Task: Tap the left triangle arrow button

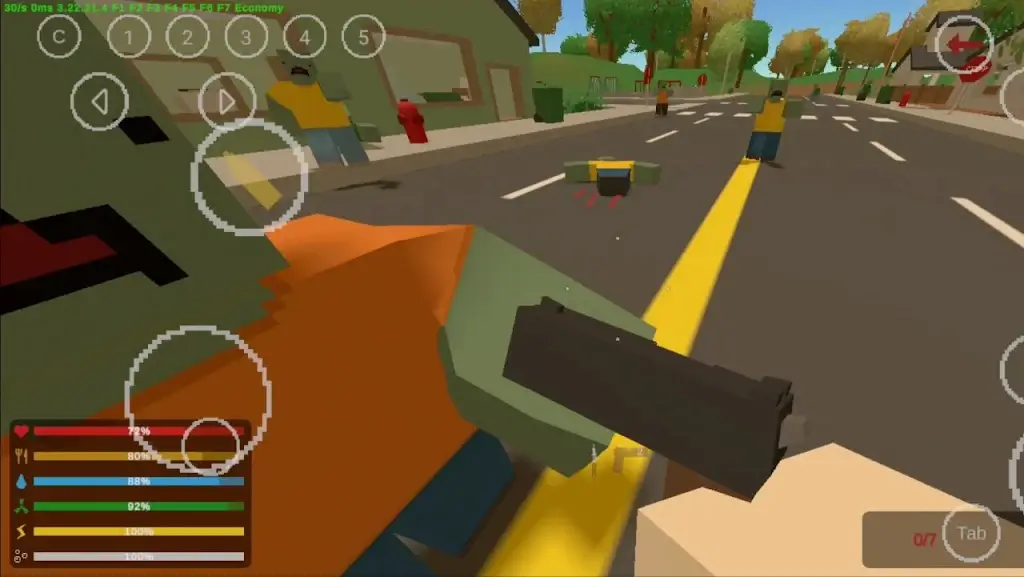Action: [x=99, y=101]
